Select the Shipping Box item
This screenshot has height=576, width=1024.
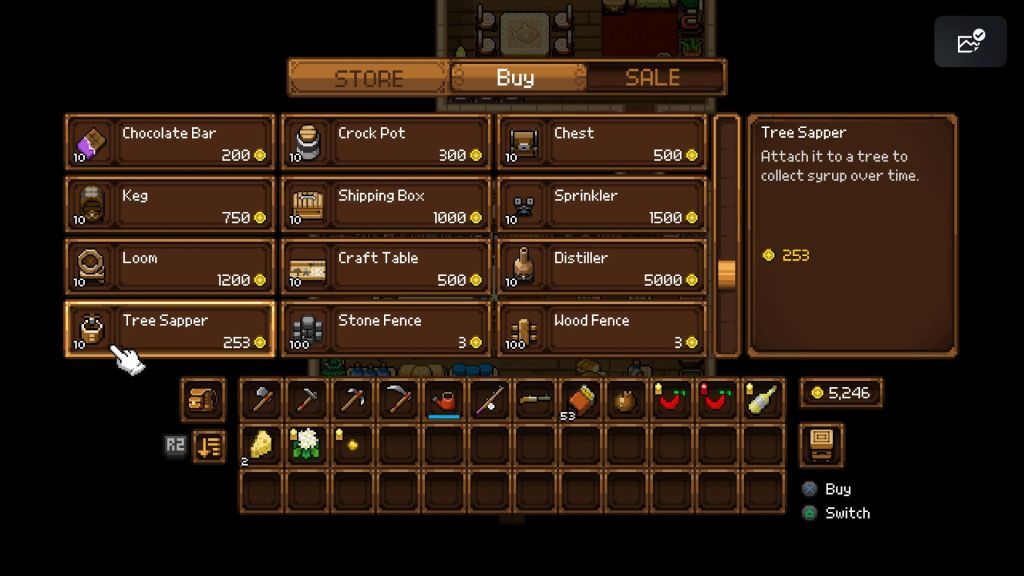386,205
